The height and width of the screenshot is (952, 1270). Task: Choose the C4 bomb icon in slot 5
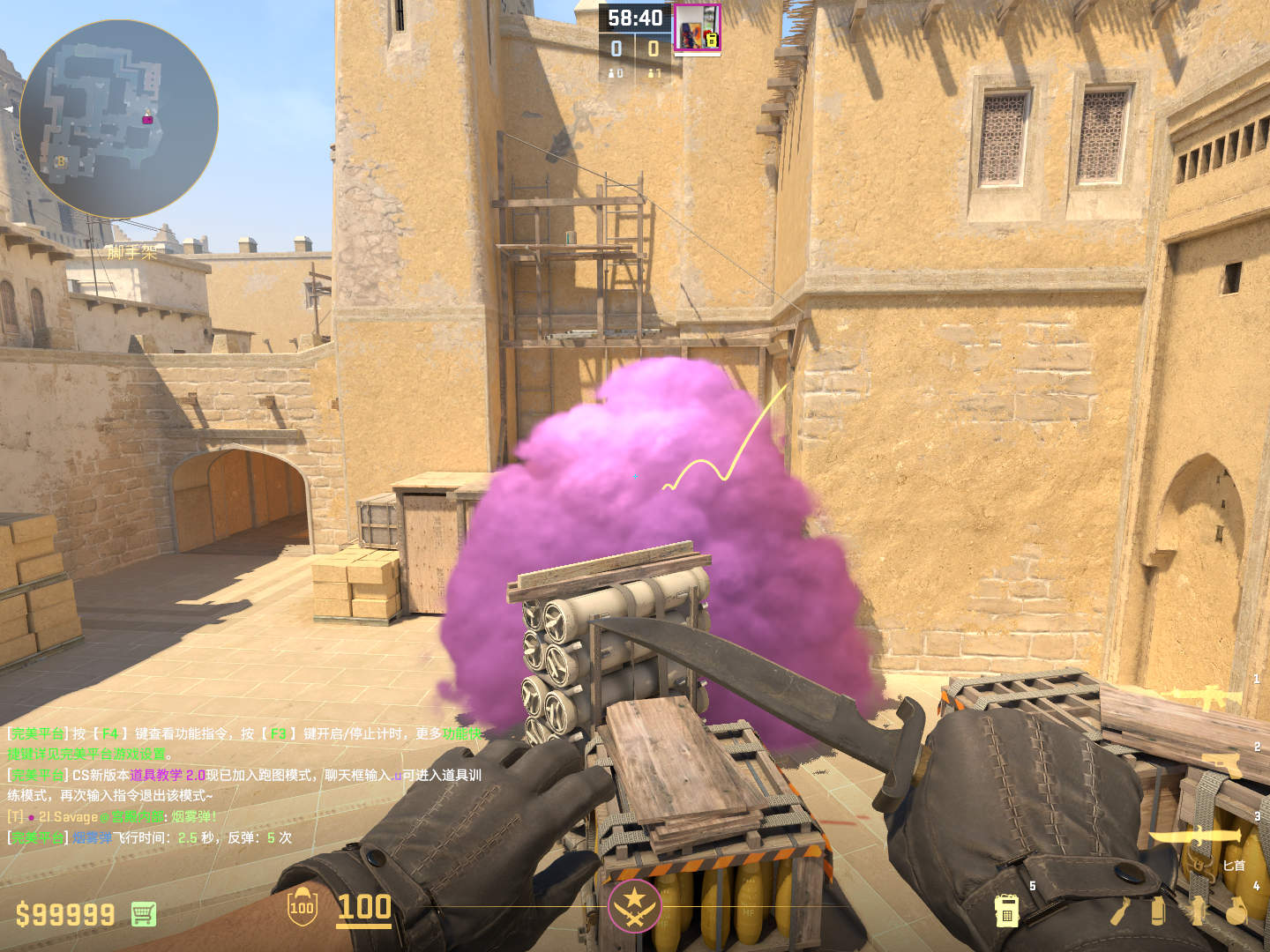[1007, 911]
